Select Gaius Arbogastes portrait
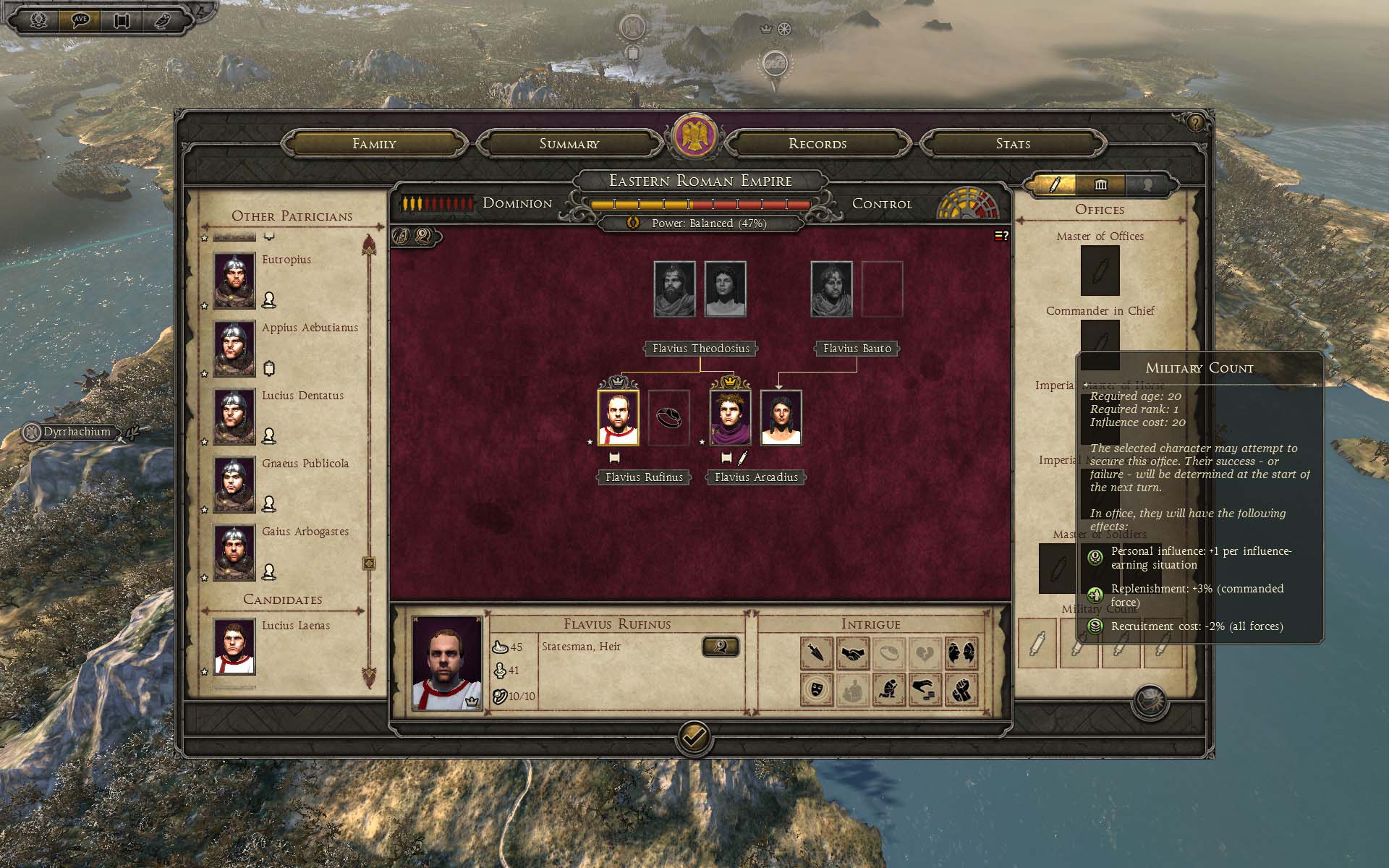Image resolution: width=1389 pixels, height=868 pixels. [x=234, y=552]
